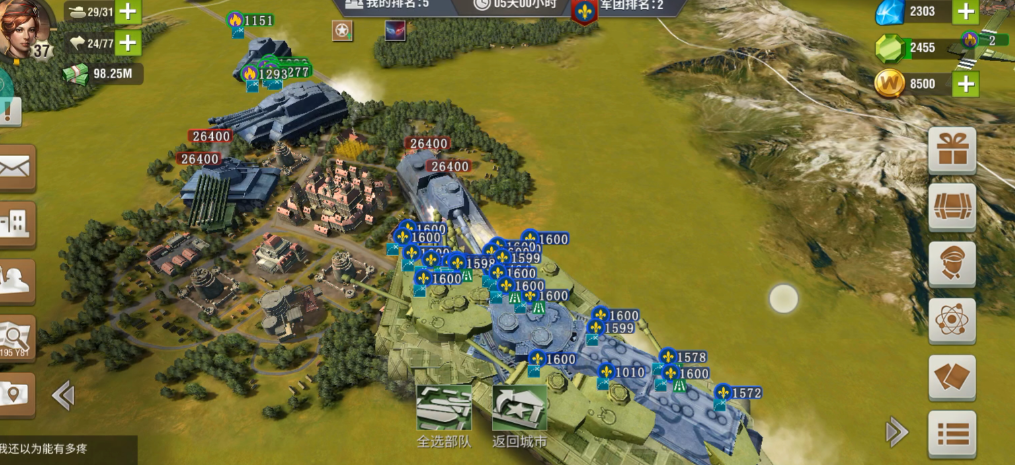
Task: Open the atom research button
Action: [952, 321]
